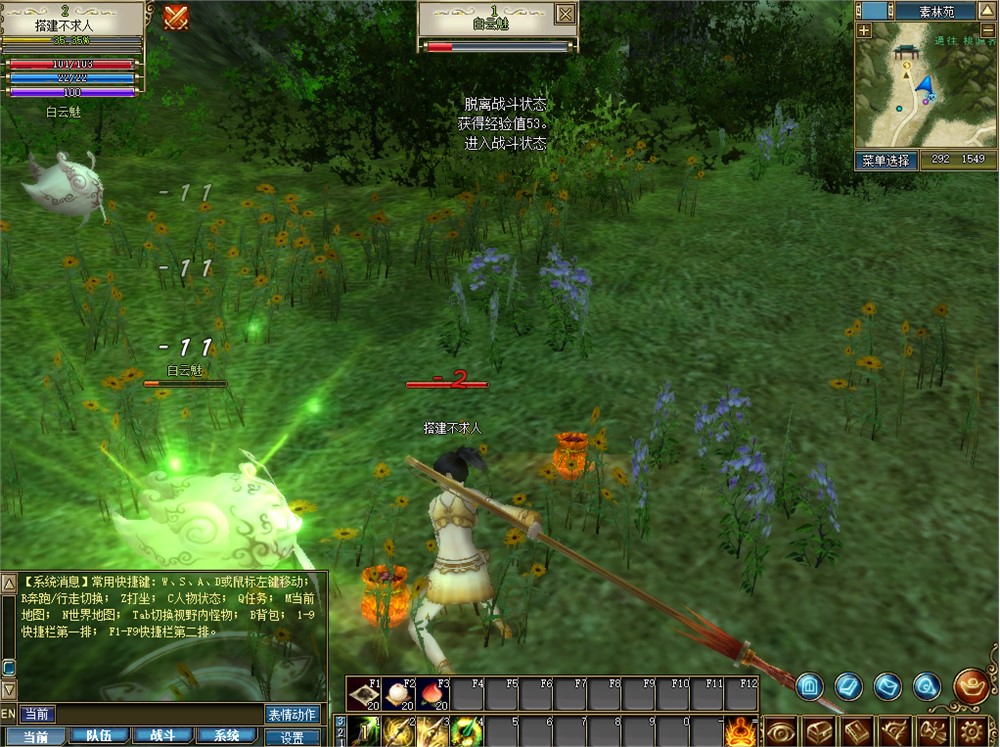This screenshot has height=747, width=1000.
Task: Open the gear settings button
Action: pyautogui.click(x=970, y=731)
